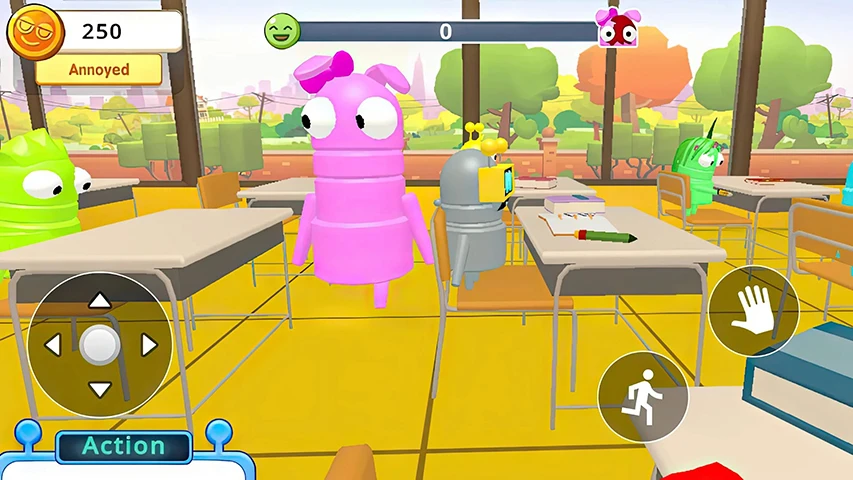Tap the joystick's down arrow

tap(99, 389)
